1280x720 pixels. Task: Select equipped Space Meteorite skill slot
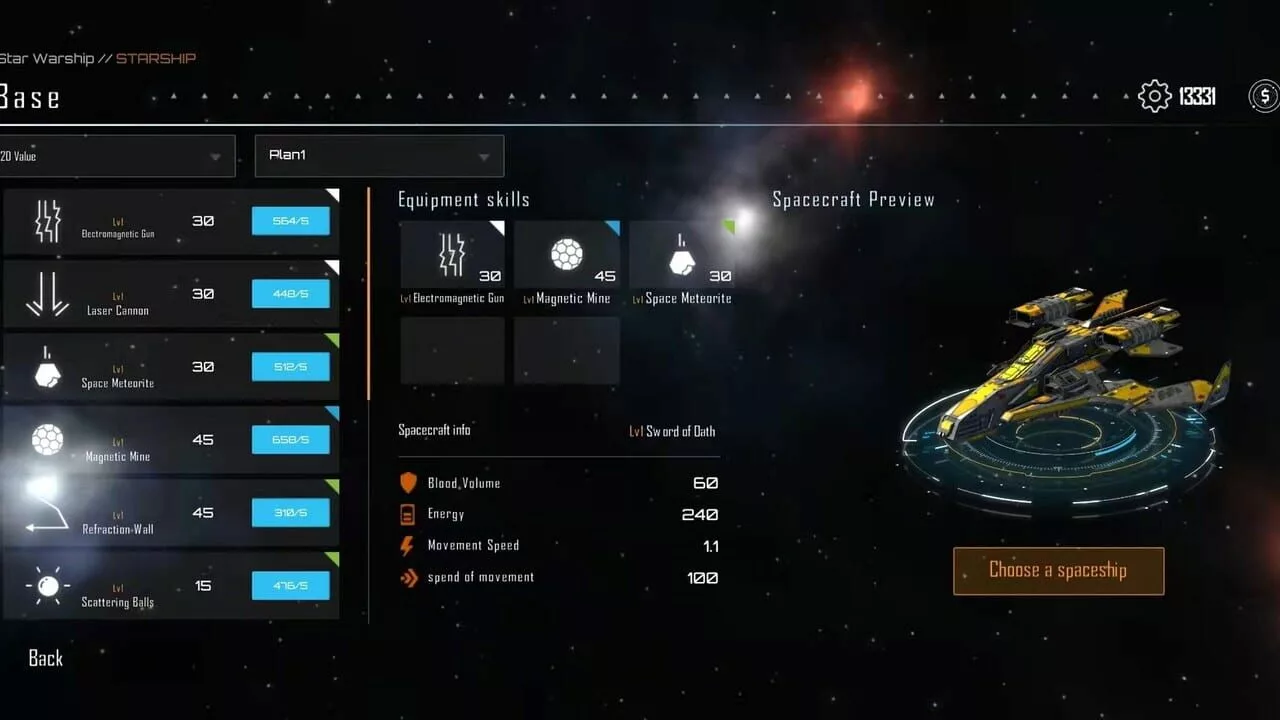pyautogui.click(x=681, y=255)
